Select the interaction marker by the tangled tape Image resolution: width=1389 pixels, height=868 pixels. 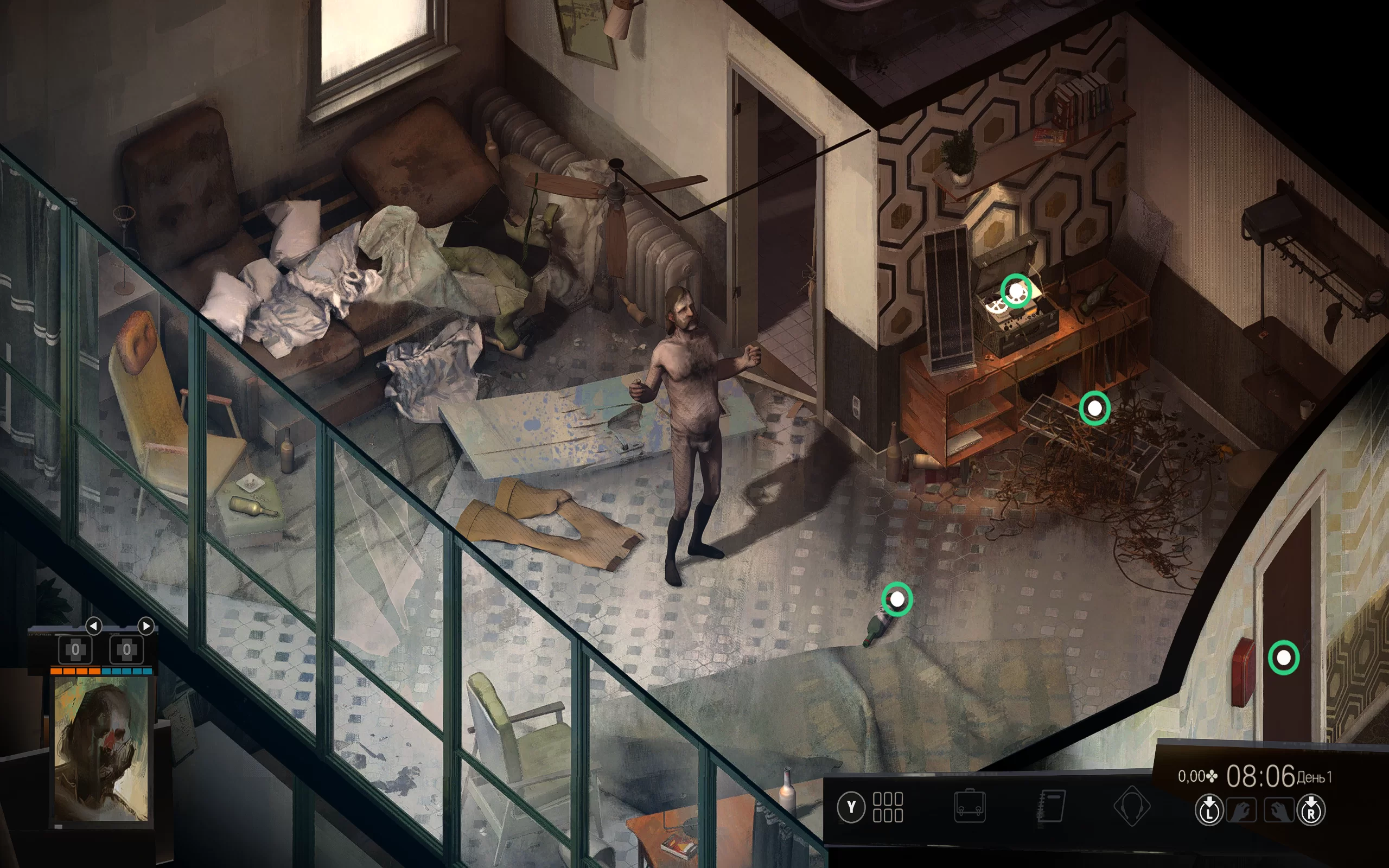1094,408
